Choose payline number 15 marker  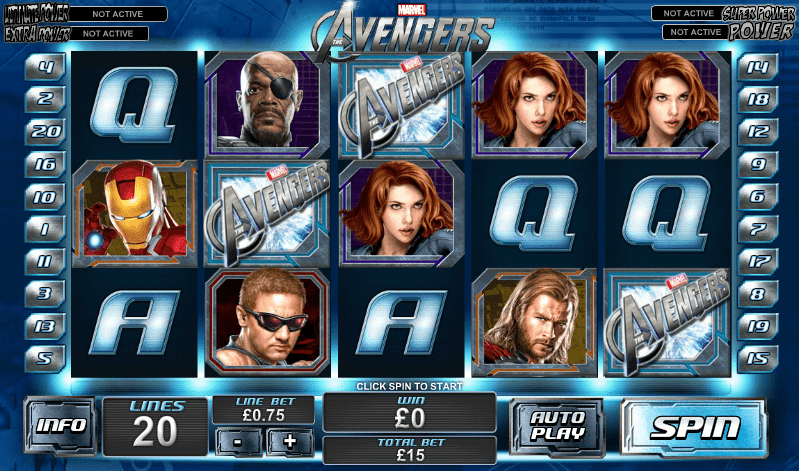click(757, 356)
